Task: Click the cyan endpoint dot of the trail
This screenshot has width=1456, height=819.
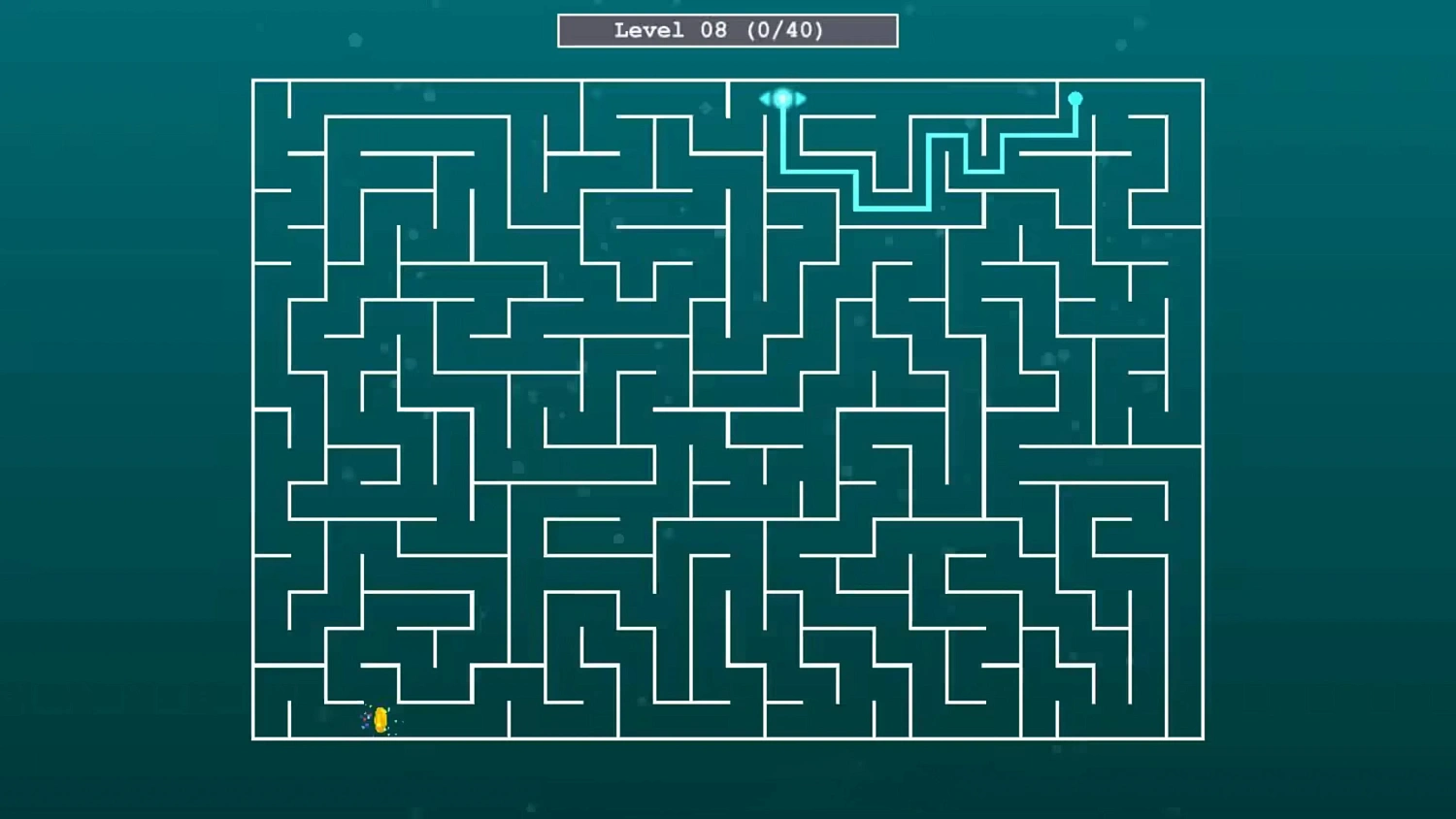Action: (x=1075, y=97)
